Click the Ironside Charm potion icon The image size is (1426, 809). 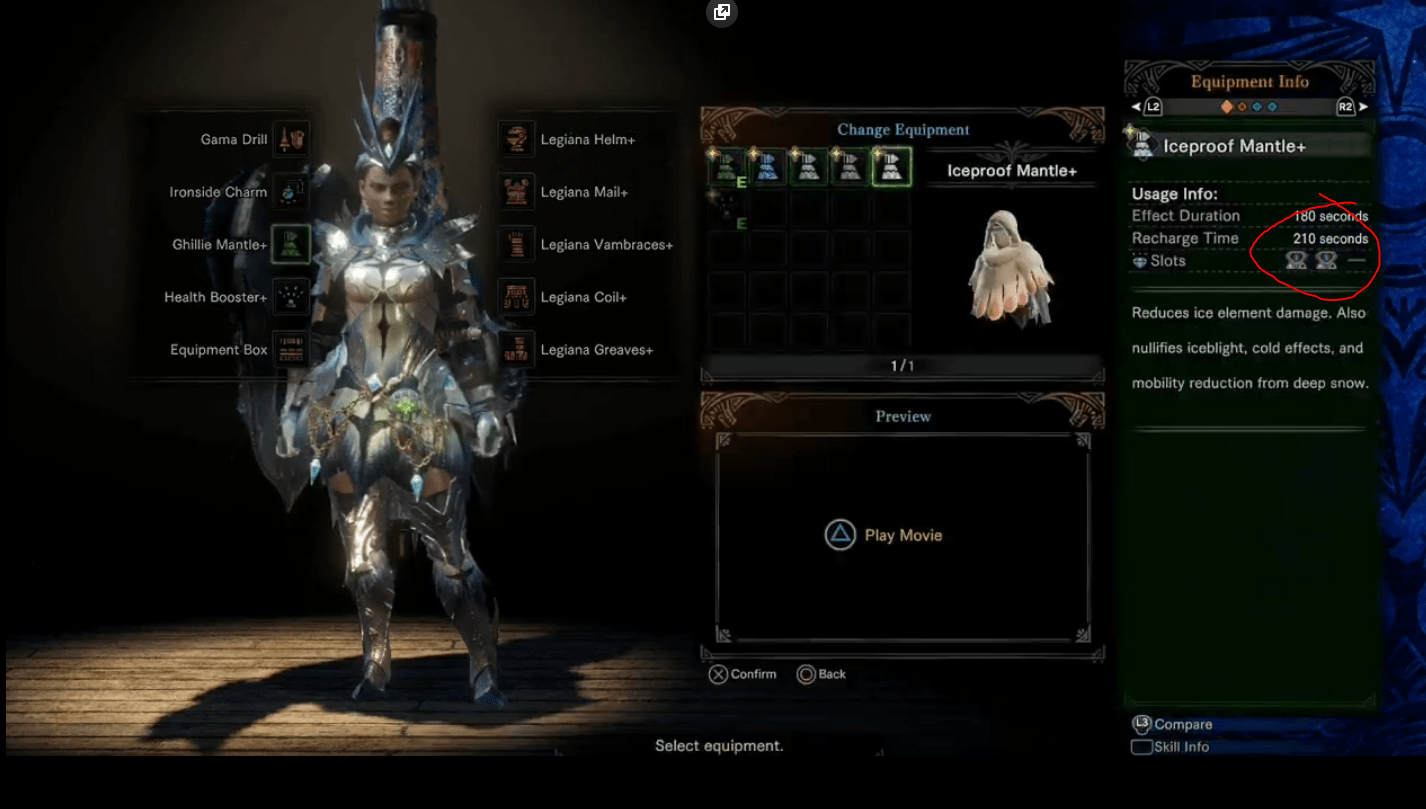(289, 191)
